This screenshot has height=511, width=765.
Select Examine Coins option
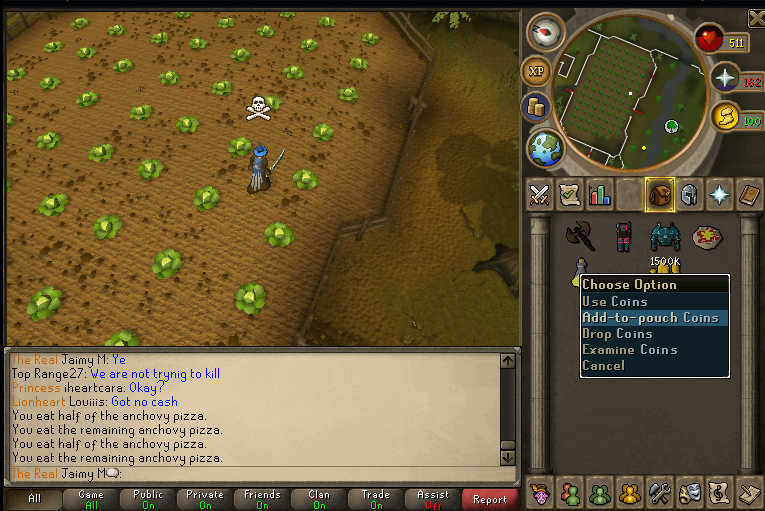pos(629,350)
